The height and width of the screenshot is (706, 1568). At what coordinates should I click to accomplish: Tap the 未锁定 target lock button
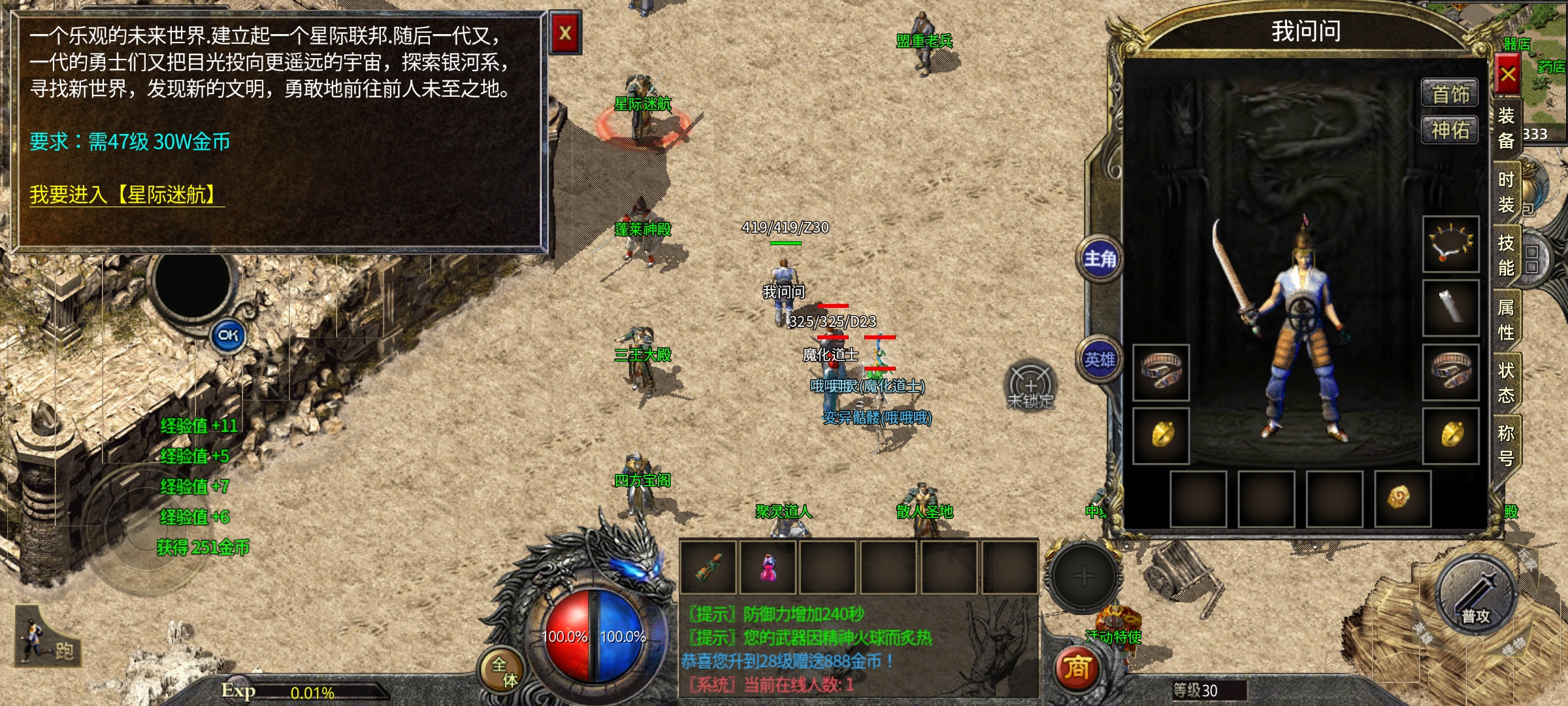tap(1030, 386)
